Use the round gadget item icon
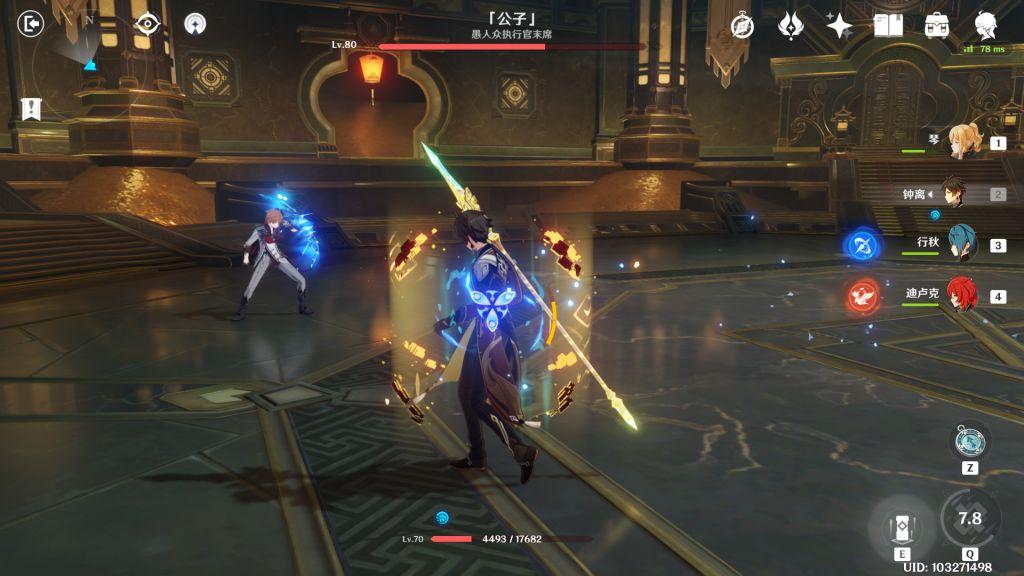1024x576 pixels. [969, 441]
